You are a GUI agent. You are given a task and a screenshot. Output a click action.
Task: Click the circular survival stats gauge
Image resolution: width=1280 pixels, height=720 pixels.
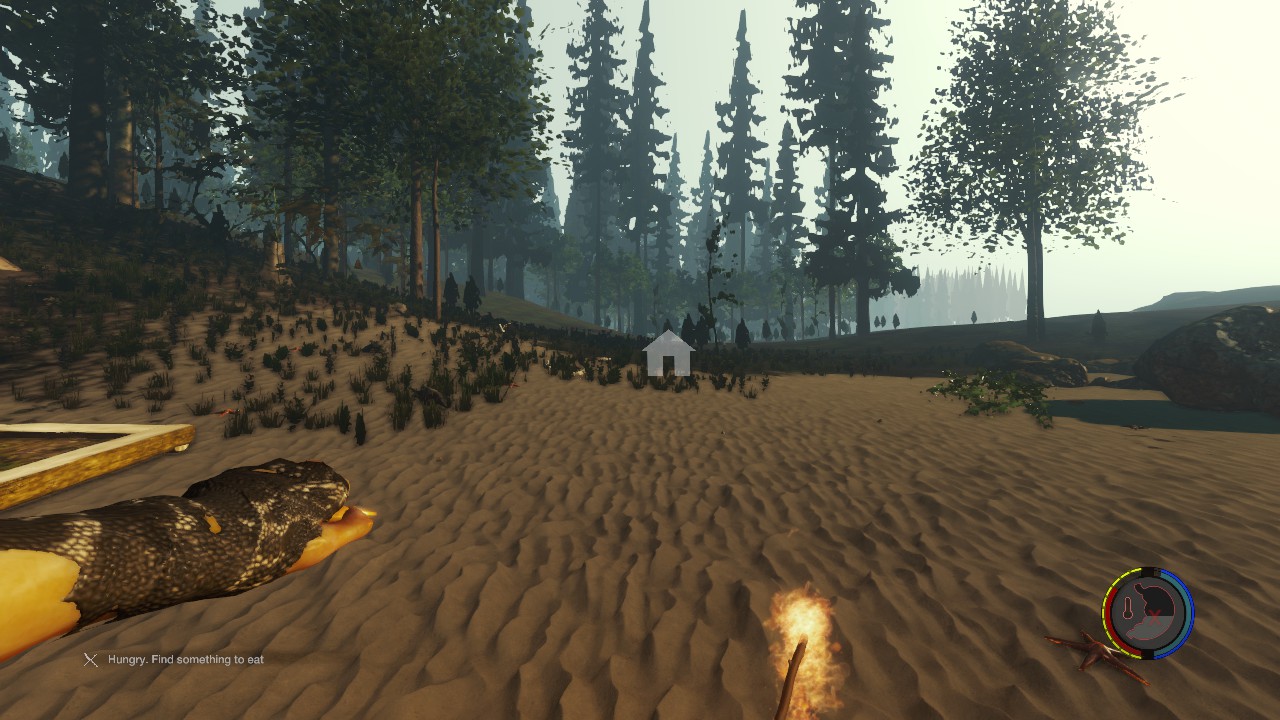(x=1148, y=613)
